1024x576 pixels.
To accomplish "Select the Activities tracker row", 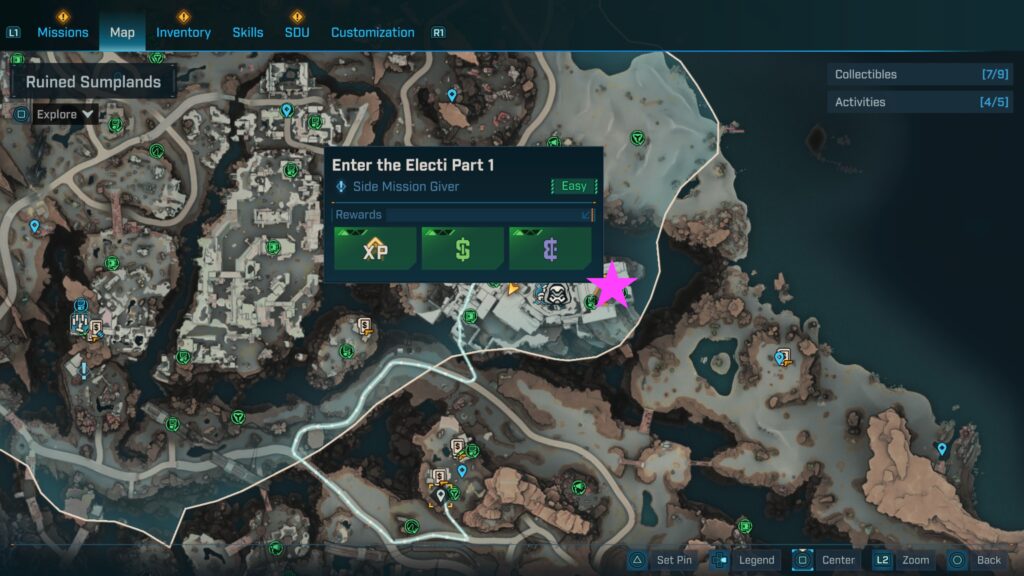I will click(x=920, y=101).
